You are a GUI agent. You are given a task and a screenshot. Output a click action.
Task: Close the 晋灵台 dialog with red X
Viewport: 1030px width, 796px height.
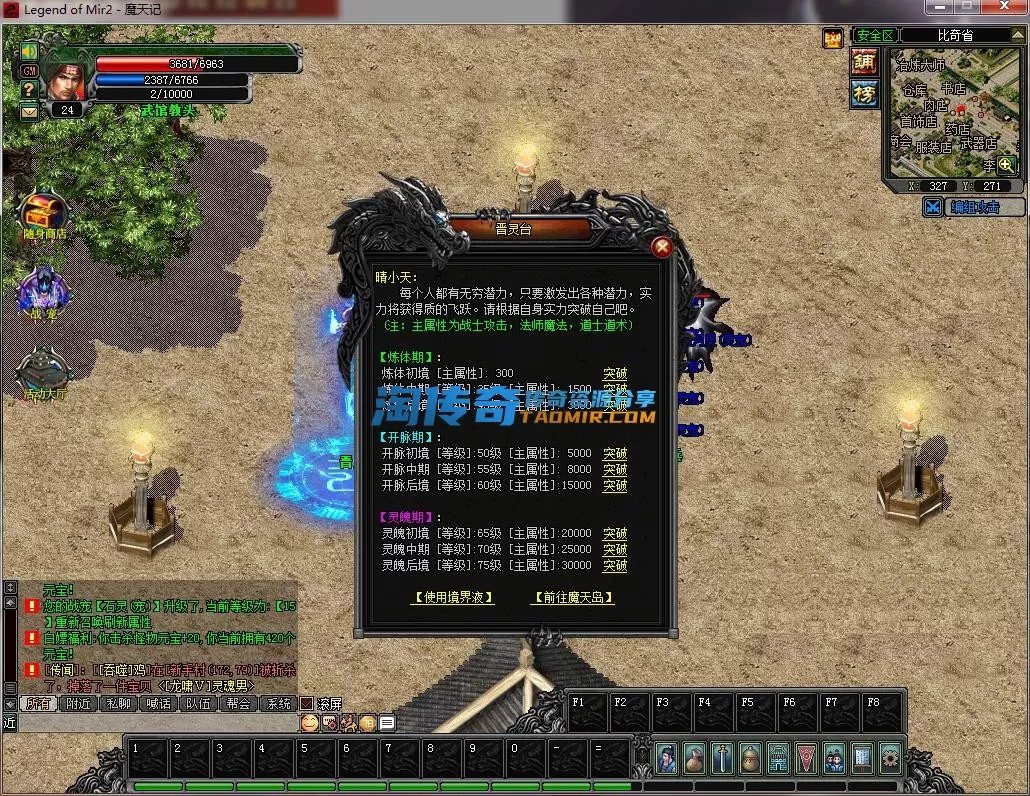[661, 246]
